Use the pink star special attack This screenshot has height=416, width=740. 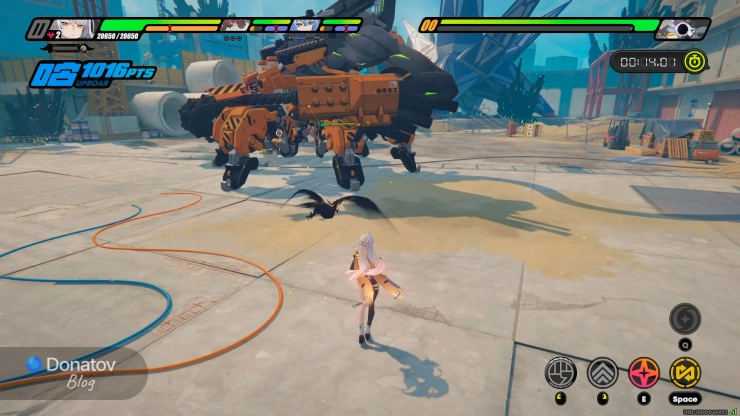click(644, 372)
